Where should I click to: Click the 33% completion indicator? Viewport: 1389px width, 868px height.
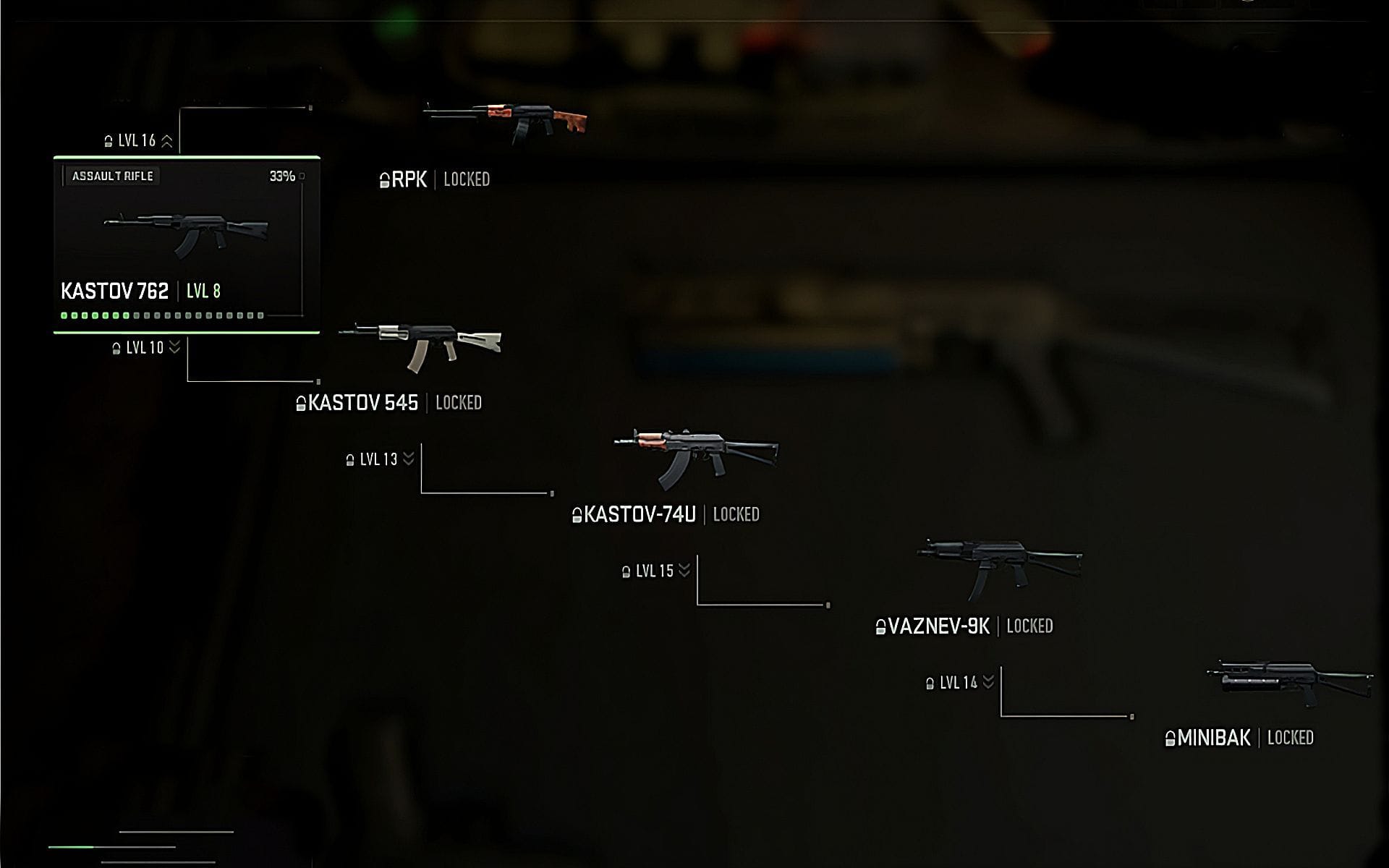pyautogui.click(x=281, y=174)
